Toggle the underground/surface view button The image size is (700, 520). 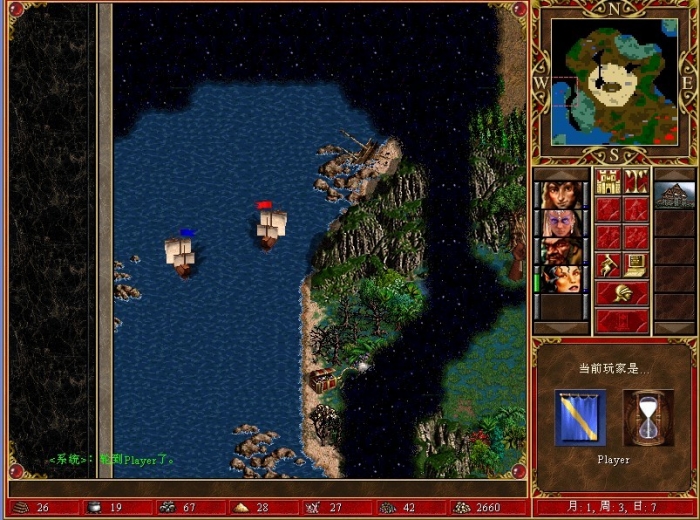point(636,181)
